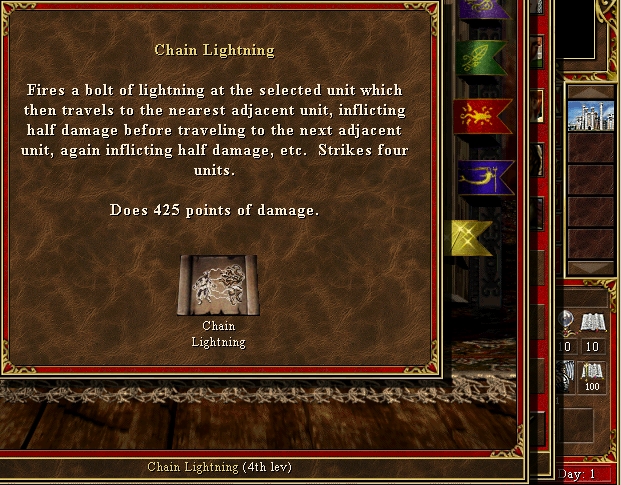Click the Chain Lightning spell scroll icon
The width and height of the screenshot is (621, 485).
coord(218,285)
